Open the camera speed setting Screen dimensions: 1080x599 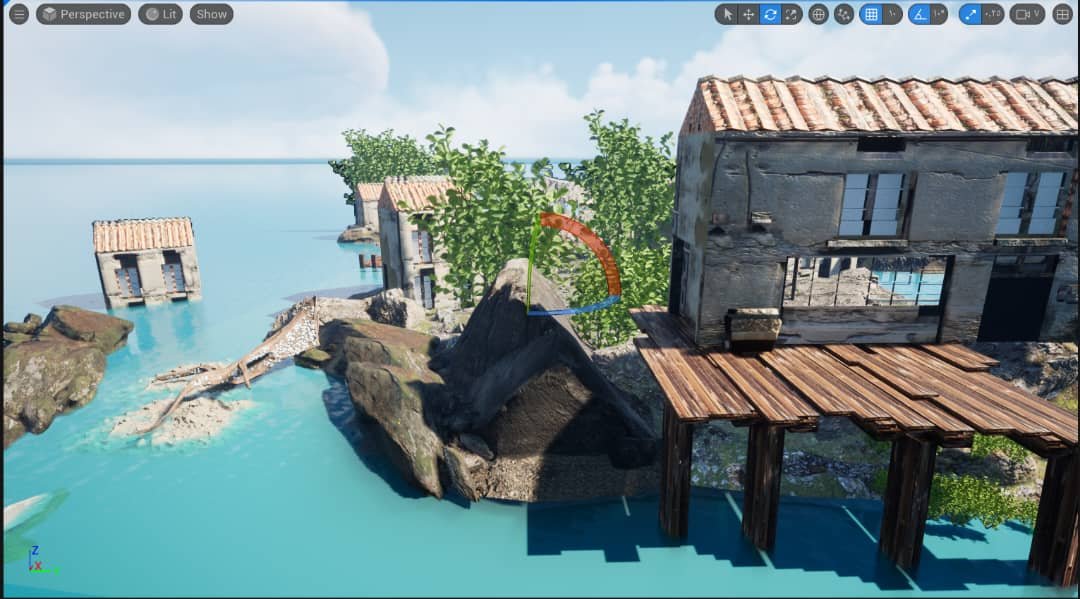pos(1027,14)
